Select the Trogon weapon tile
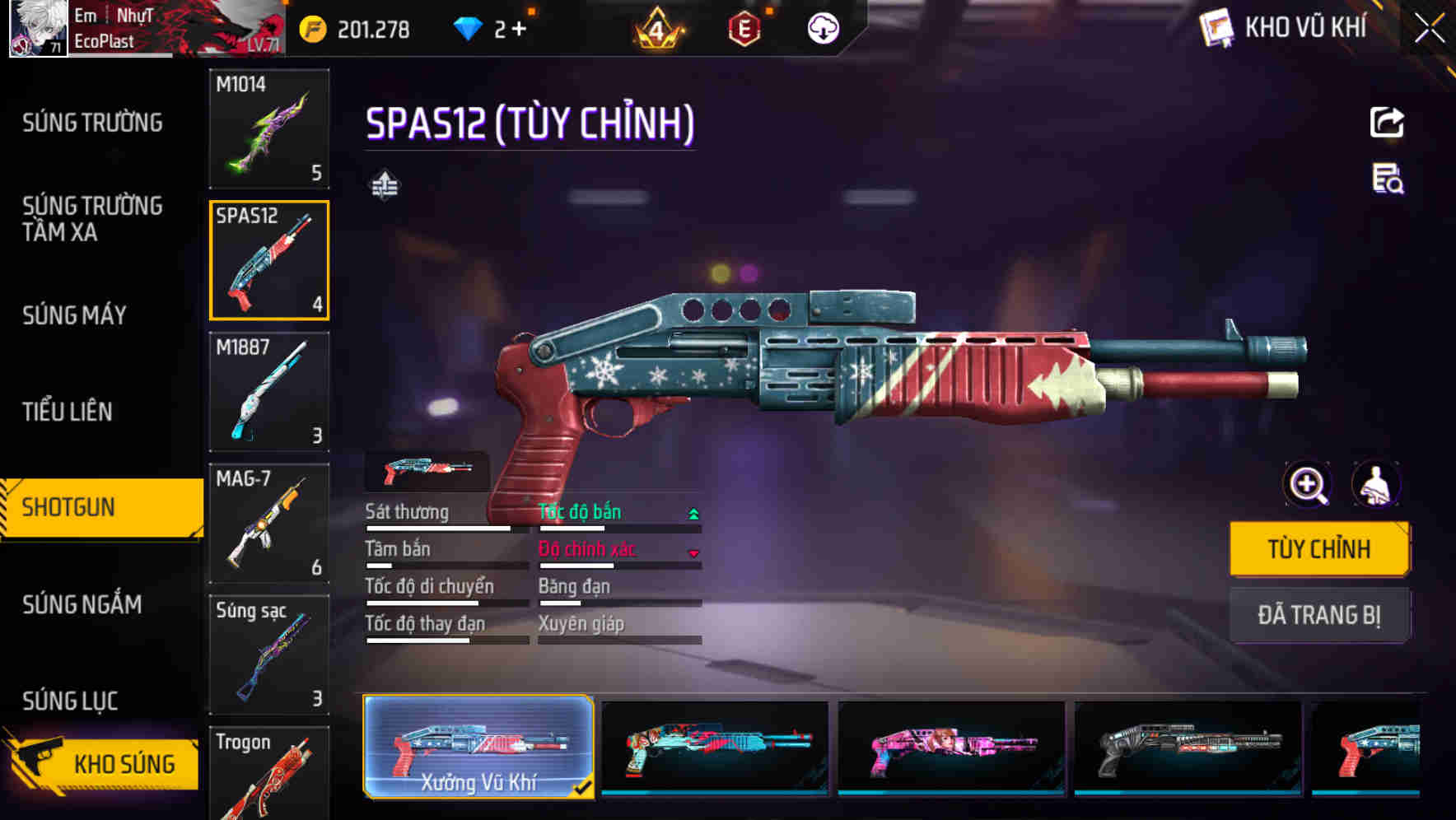The image size is (1456, 820). 269,774
